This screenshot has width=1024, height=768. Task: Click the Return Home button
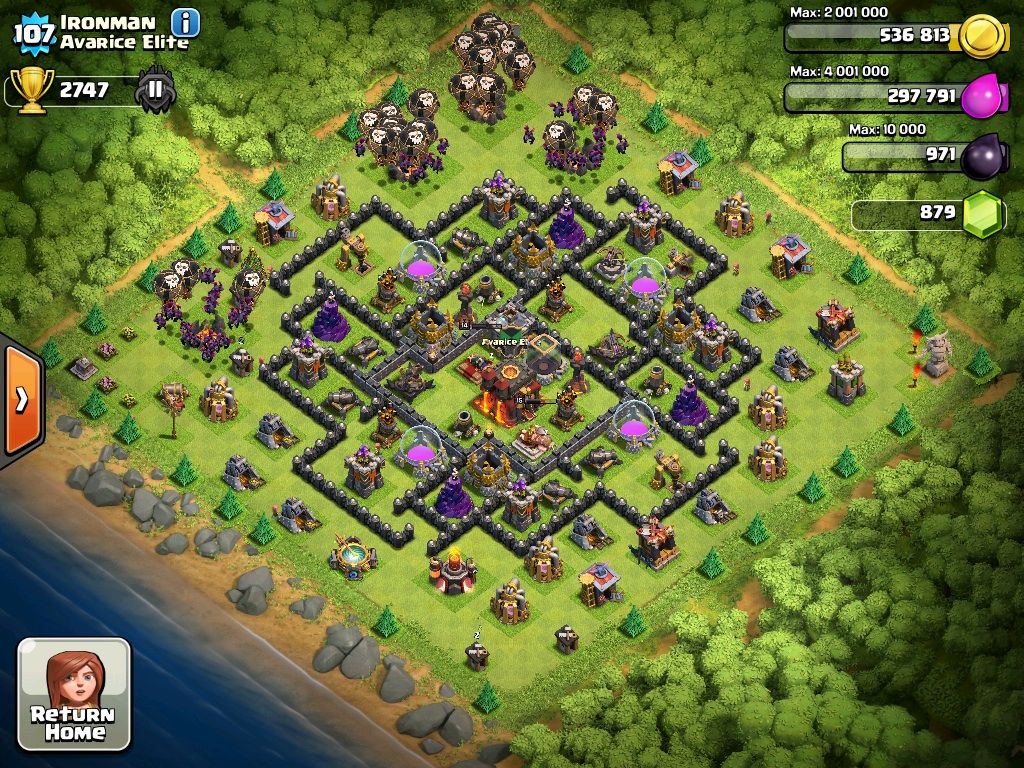pyautogui.click(x=74, y=694)
